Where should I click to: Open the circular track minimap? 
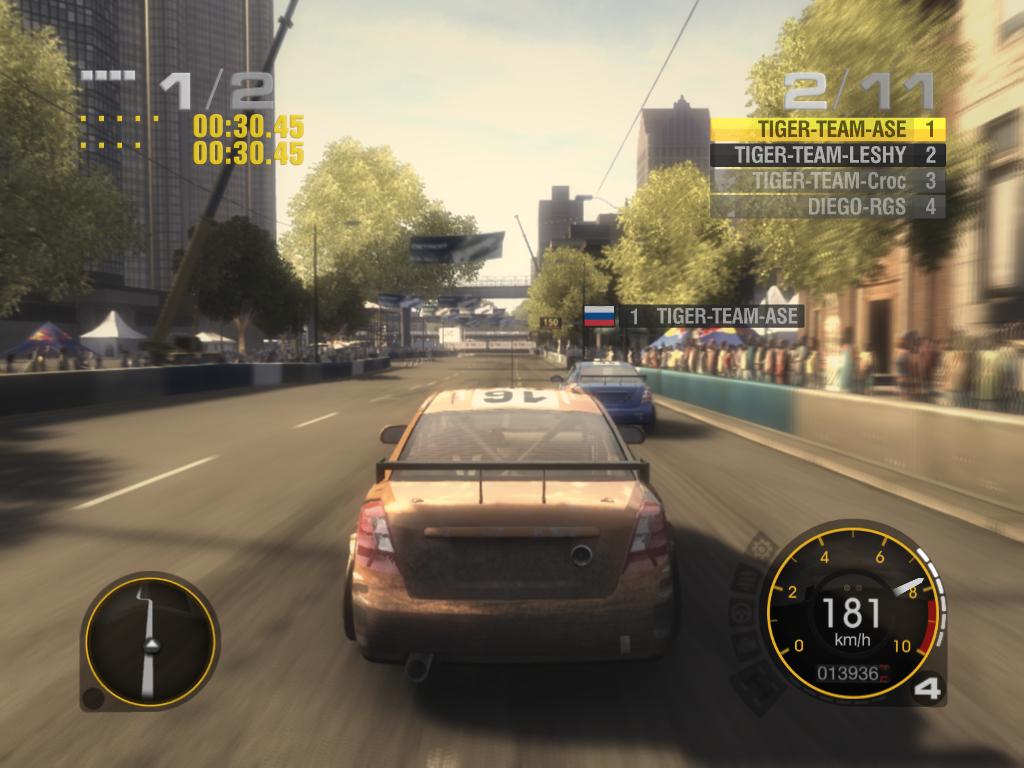[150, 641]
